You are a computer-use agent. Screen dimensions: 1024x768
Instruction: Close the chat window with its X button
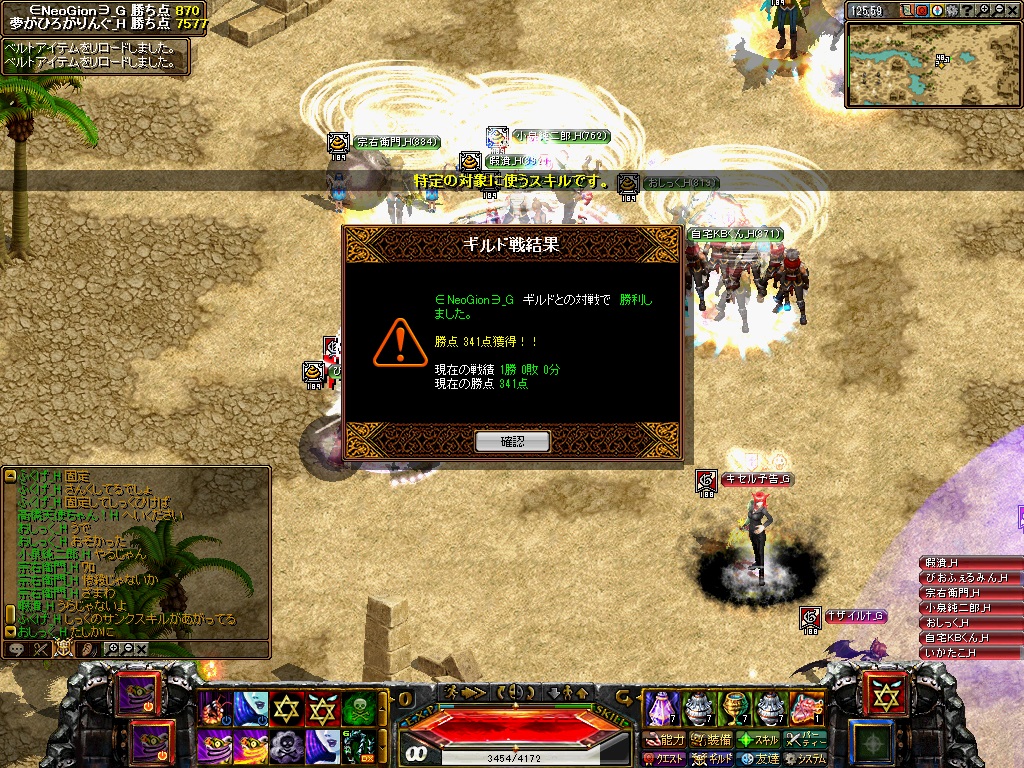coord(142,649)
